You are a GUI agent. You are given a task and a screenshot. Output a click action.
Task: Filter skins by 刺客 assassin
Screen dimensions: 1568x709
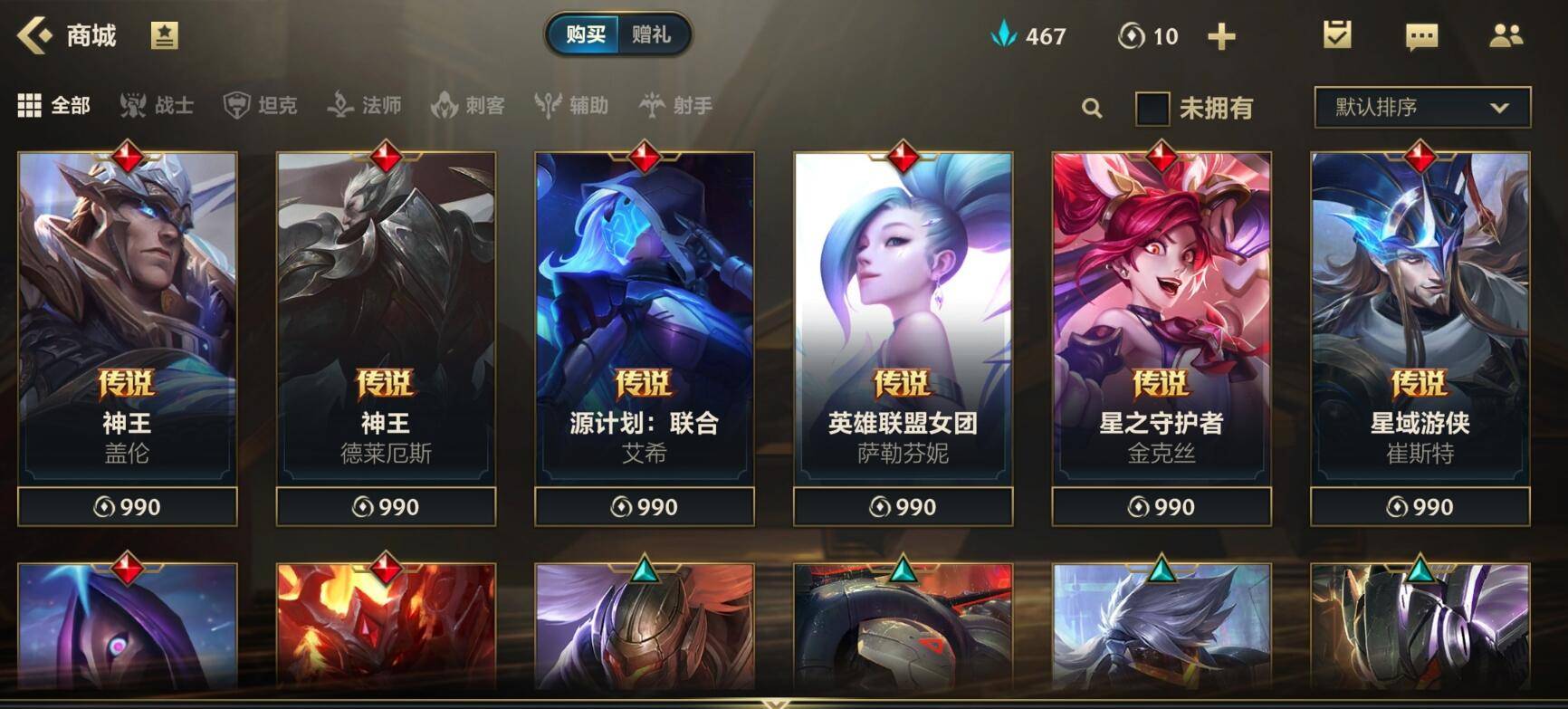pos(468,106)
